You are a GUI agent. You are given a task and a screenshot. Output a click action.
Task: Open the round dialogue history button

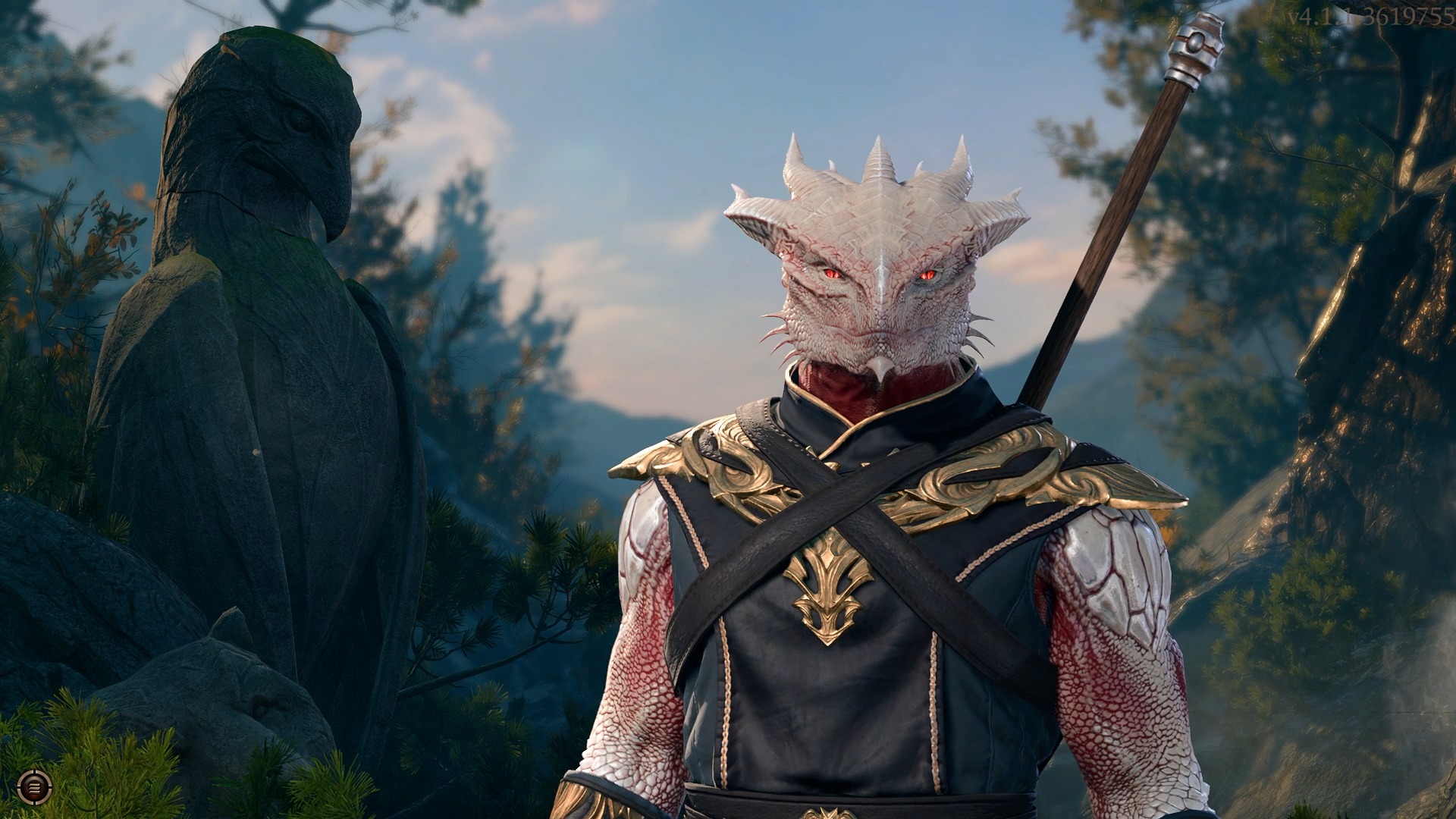tap(32, 786)
